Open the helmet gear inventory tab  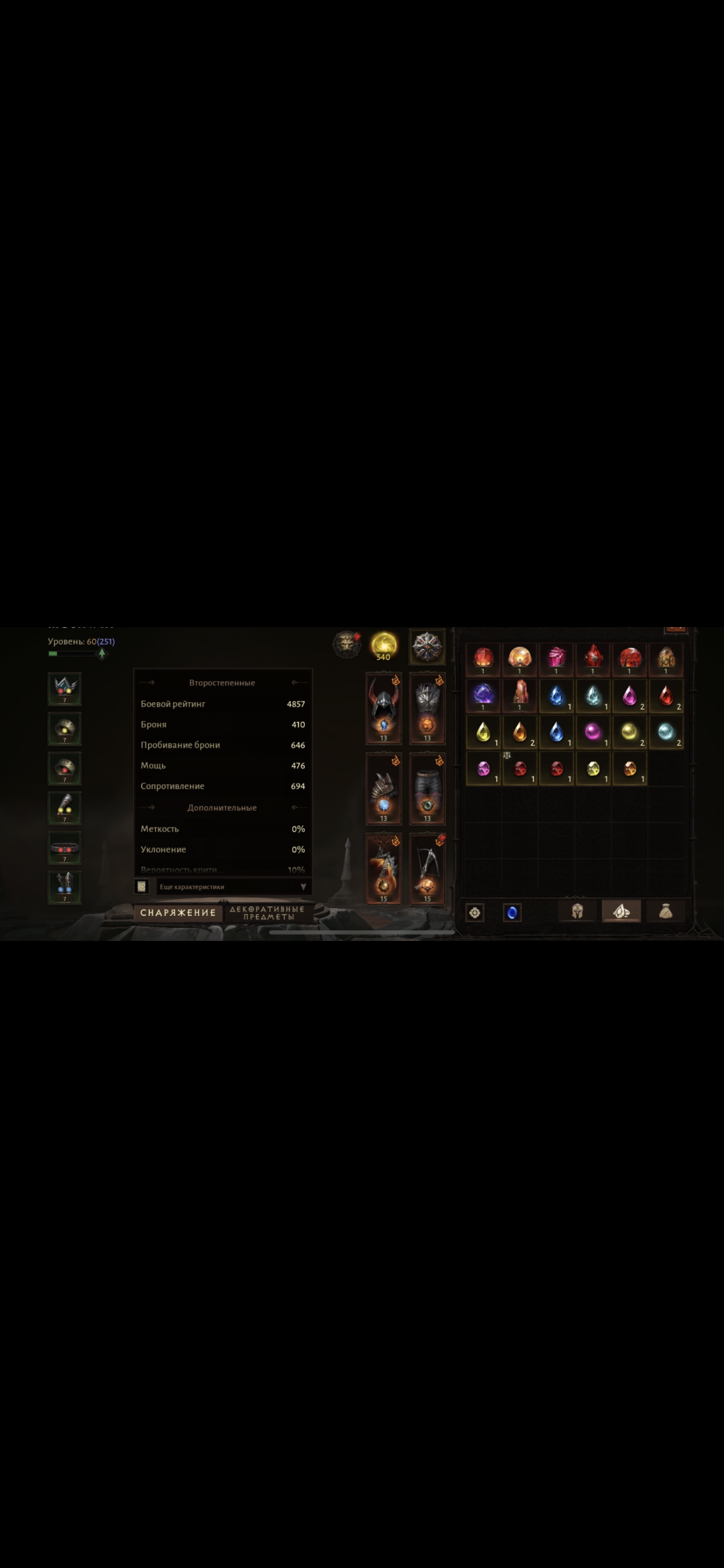577,911
